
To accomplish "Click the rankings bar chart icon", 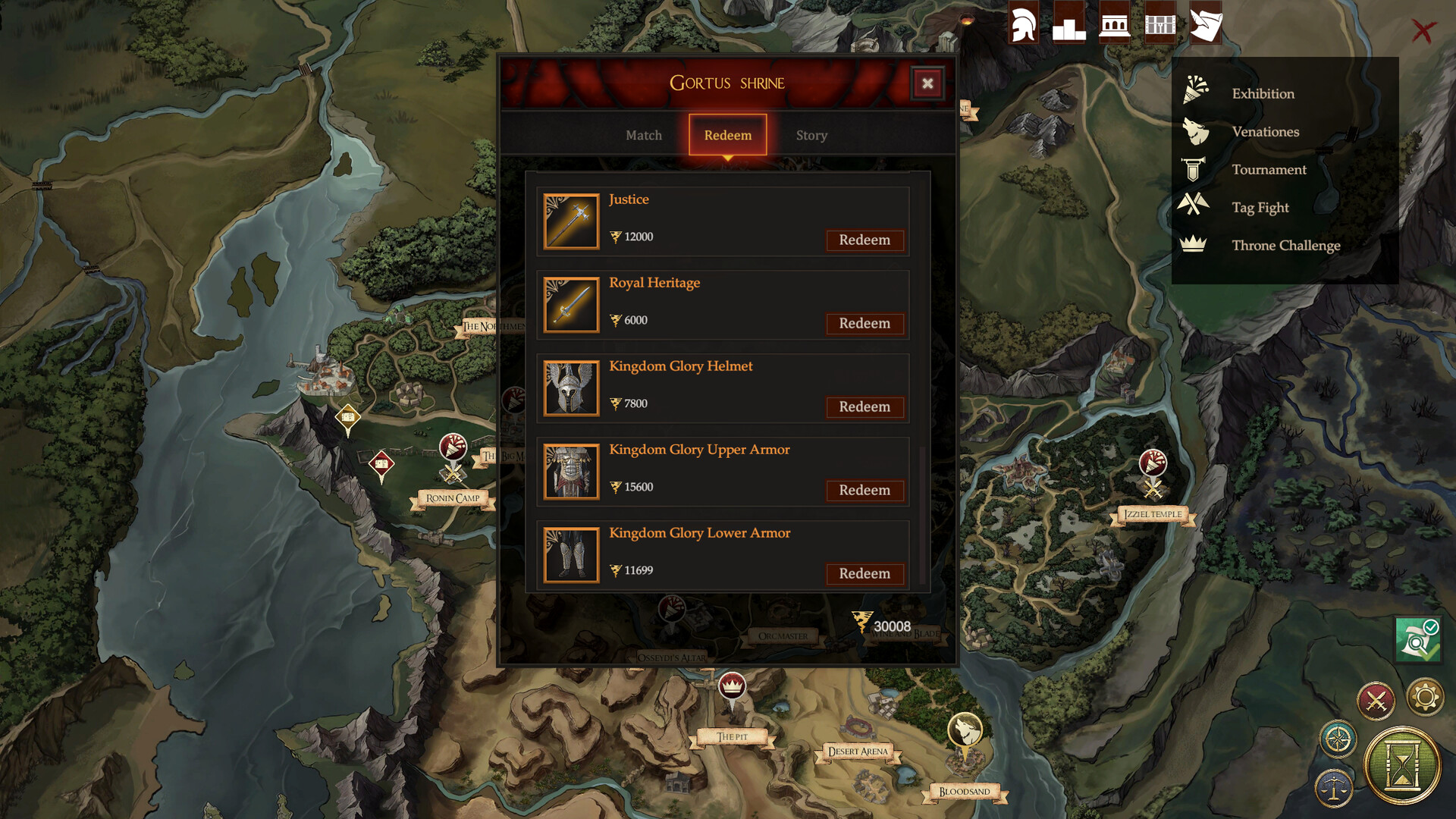I will click(1068, 24).
